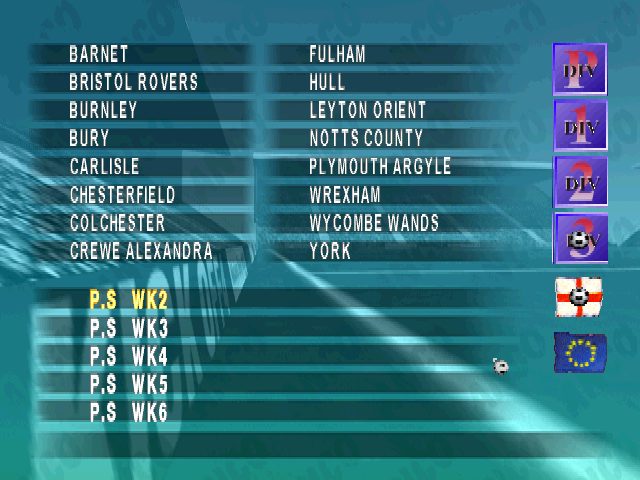This screenshot has height=480, width=640.
Task: Open the European stars flag icon
Action: [x=579, y=352]
